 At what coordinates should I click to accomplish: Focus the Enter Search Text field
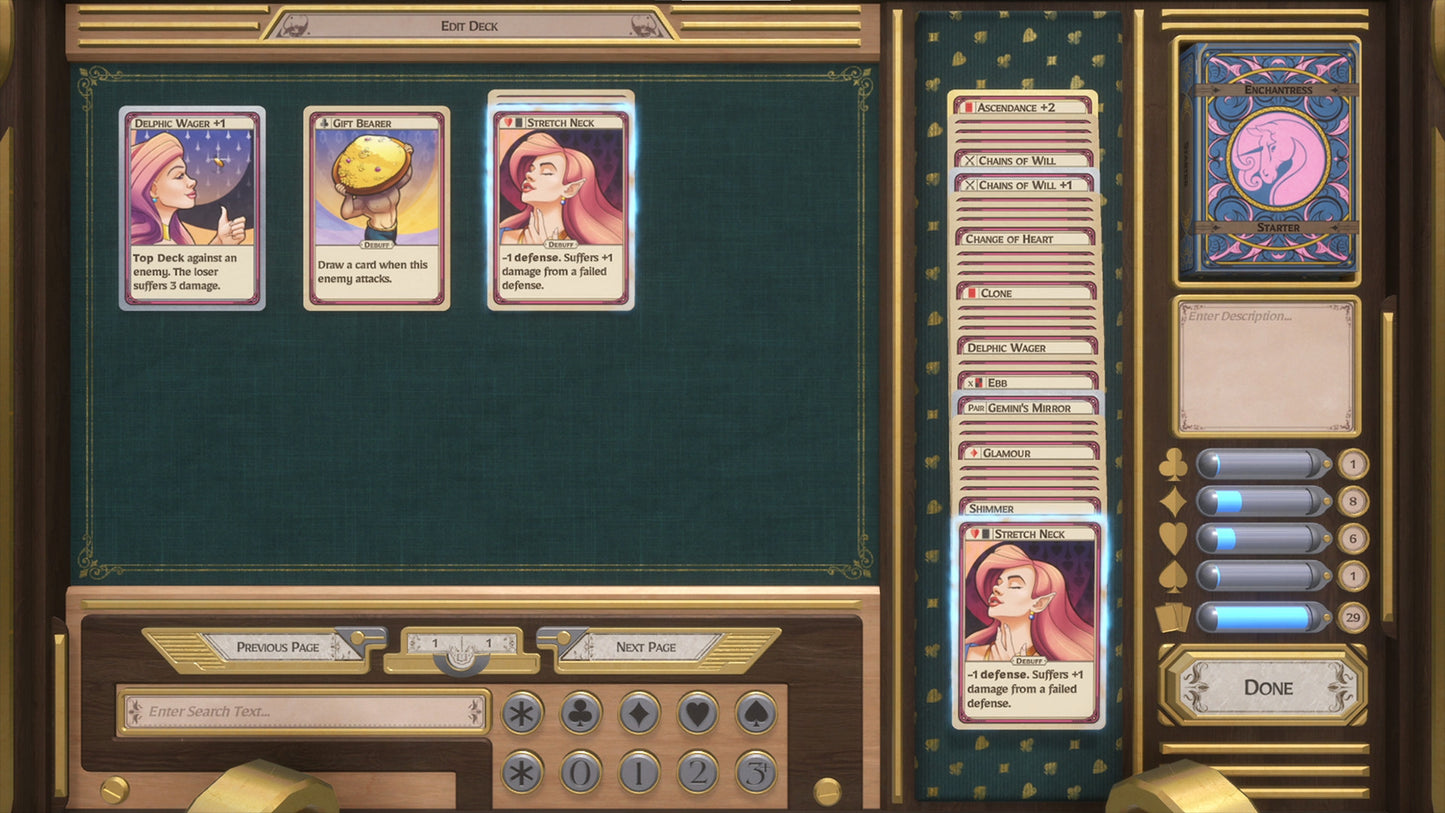click(x=304, y=712)
